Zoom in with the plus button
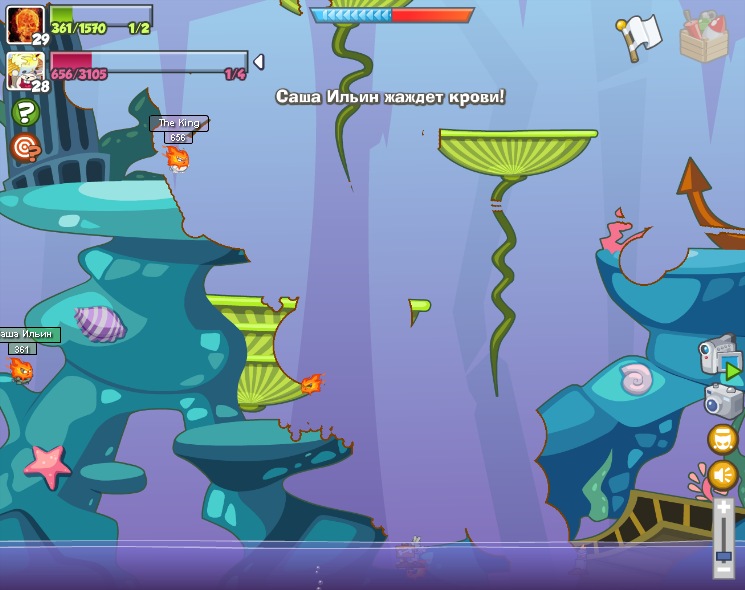The image size is (745, 590). [x=723, y=507]
